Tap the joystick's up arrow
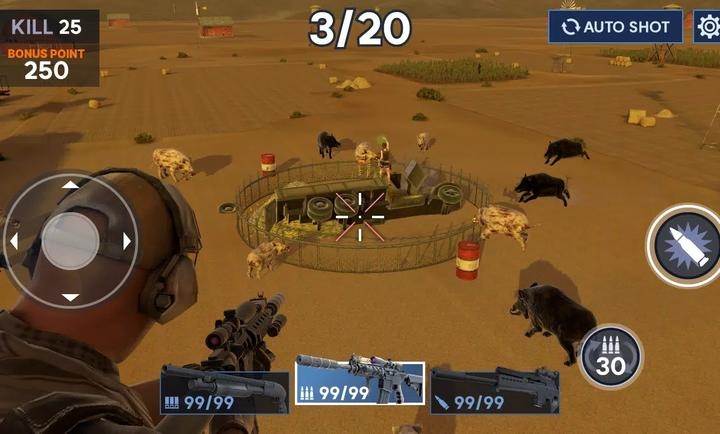This screenshot has height=434, width=720. coord(70,185)
